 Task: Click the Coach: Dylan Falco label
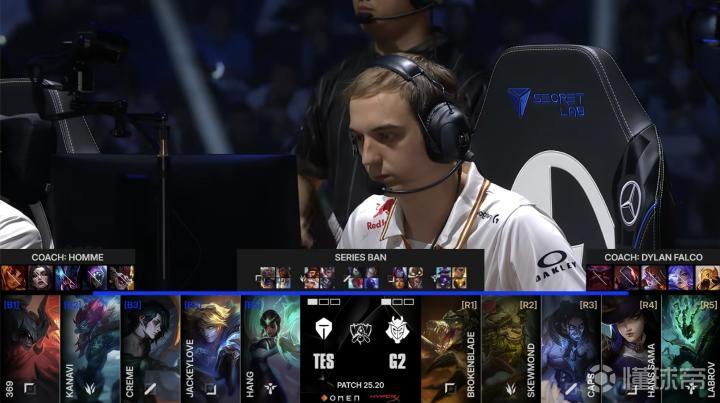652,257
